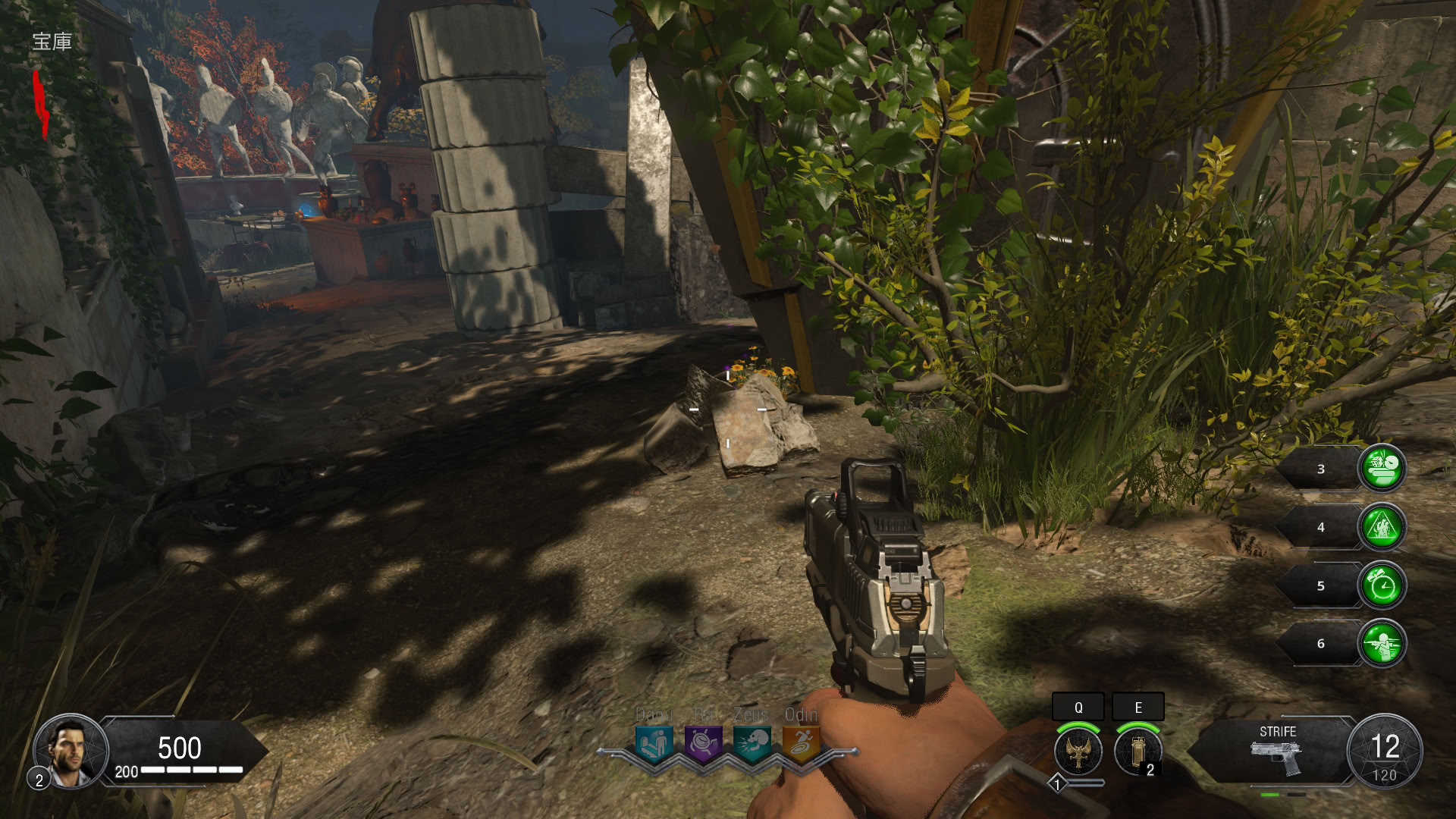
Task: Click the teal Danu perk badge
Action: (654, 744)
